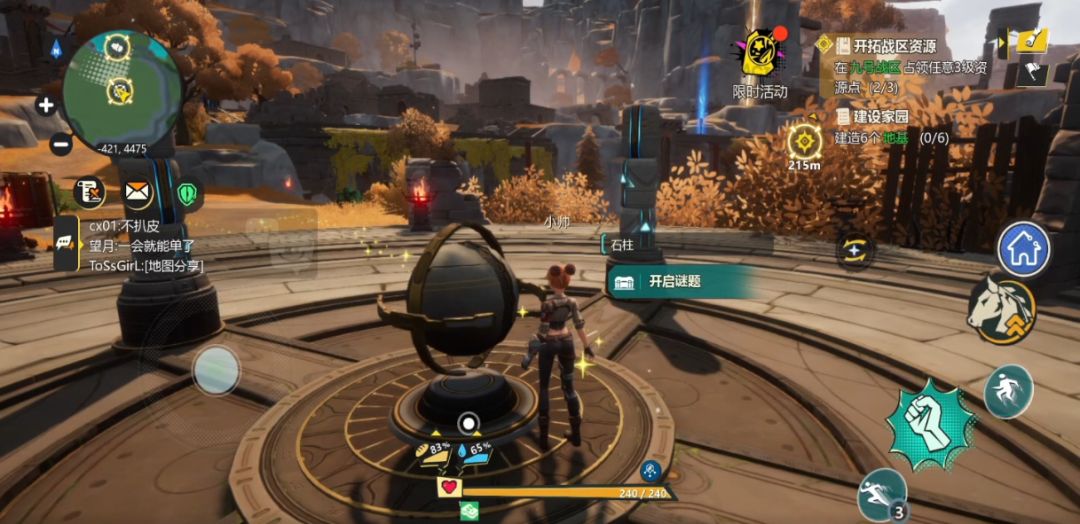Open the scroll notes icon beside mail
Image resolution: width=1080 pixels, height=524 pixels.
pos(90,192)
